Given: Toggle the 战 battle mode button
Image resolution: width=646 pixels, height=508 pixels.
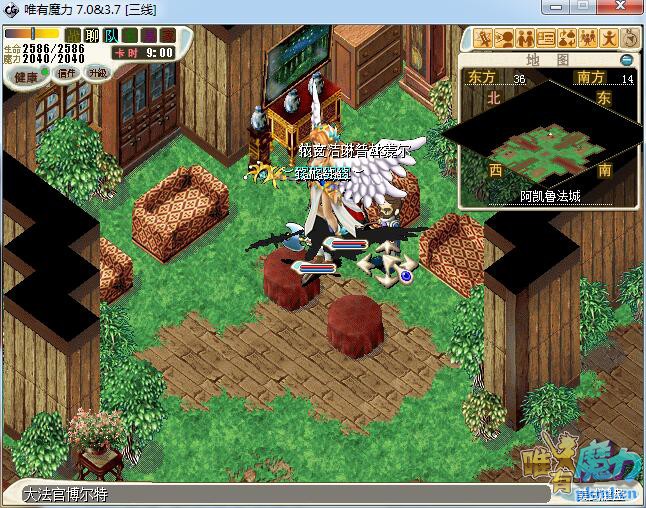Looking at the screenshot, I should click(x=73, y=36).
